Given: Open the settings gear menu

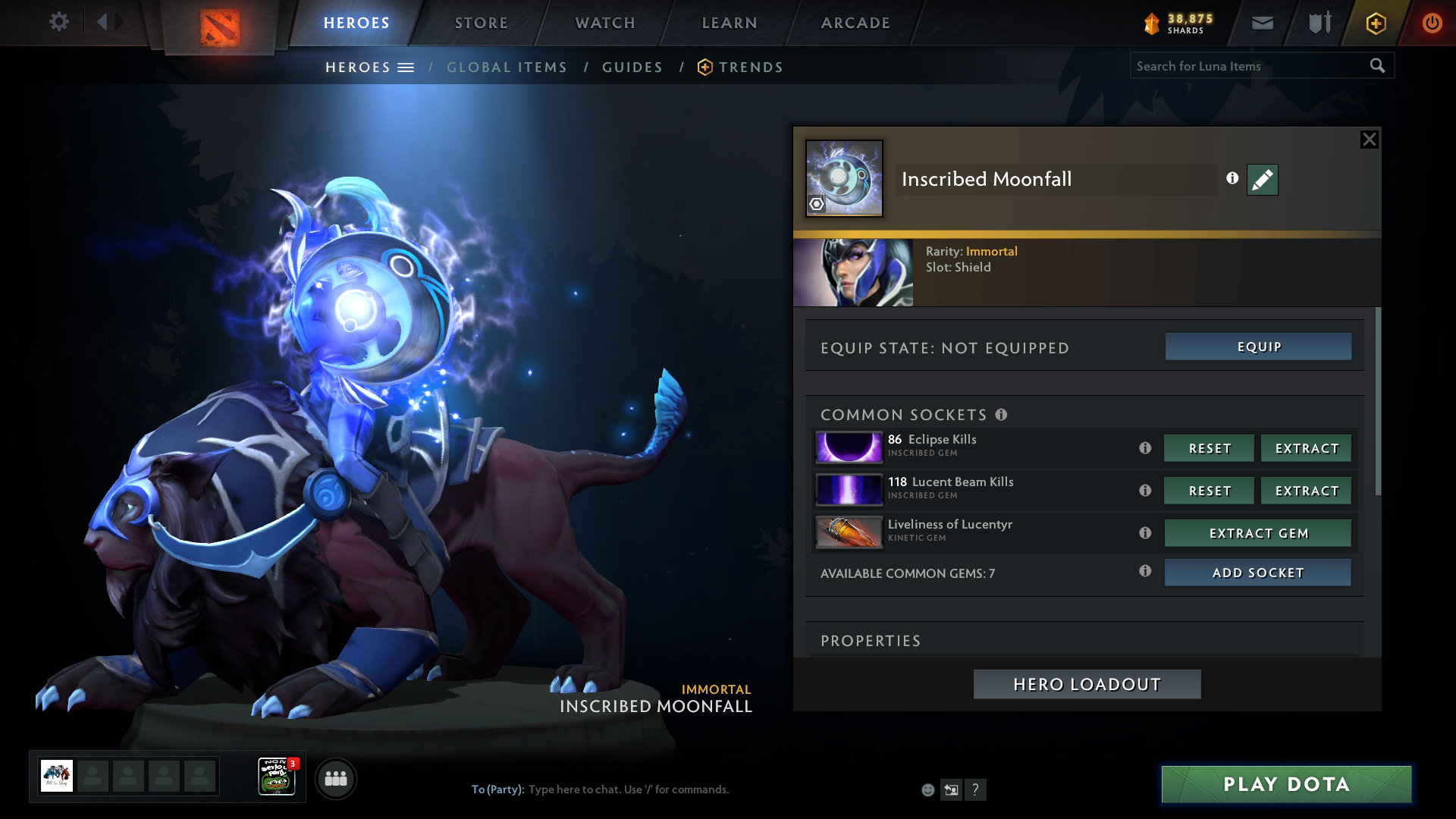Looking at the screenshot, I should (58, 22).
